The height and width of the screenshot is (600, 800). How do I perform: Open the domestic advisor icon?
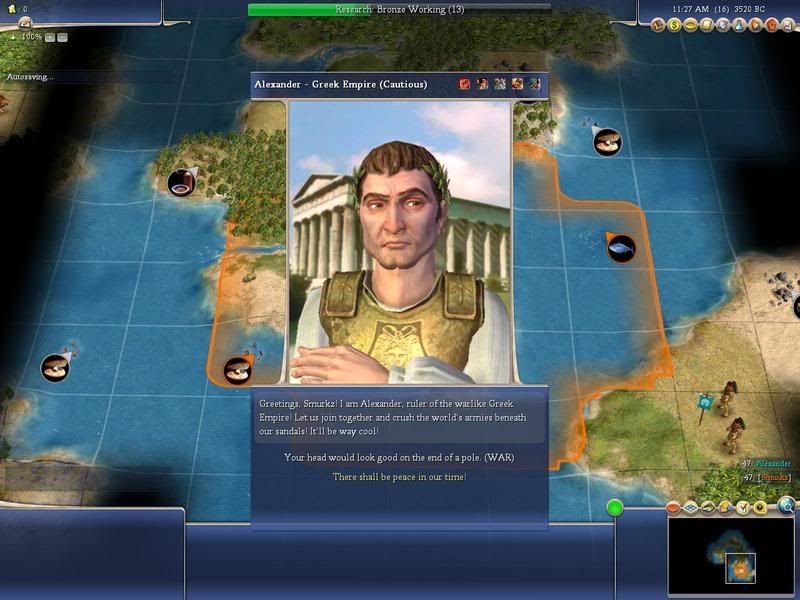(661, 24)
